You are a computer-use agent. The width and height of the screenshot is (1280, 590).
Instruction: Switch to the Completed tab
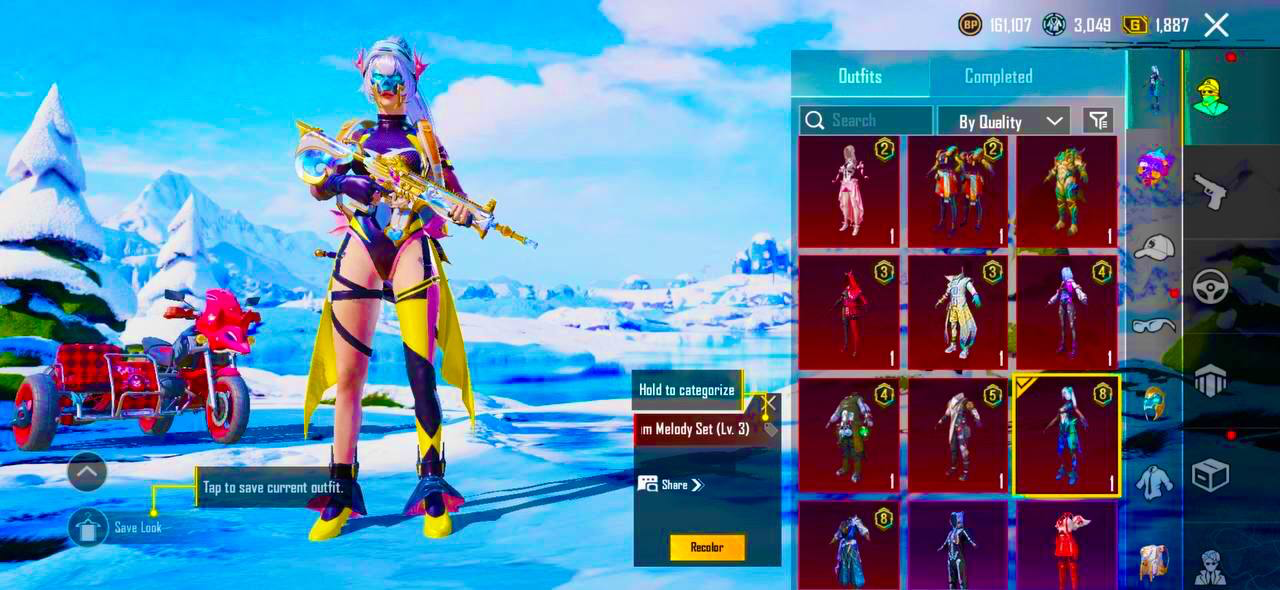tap(998, 76)
